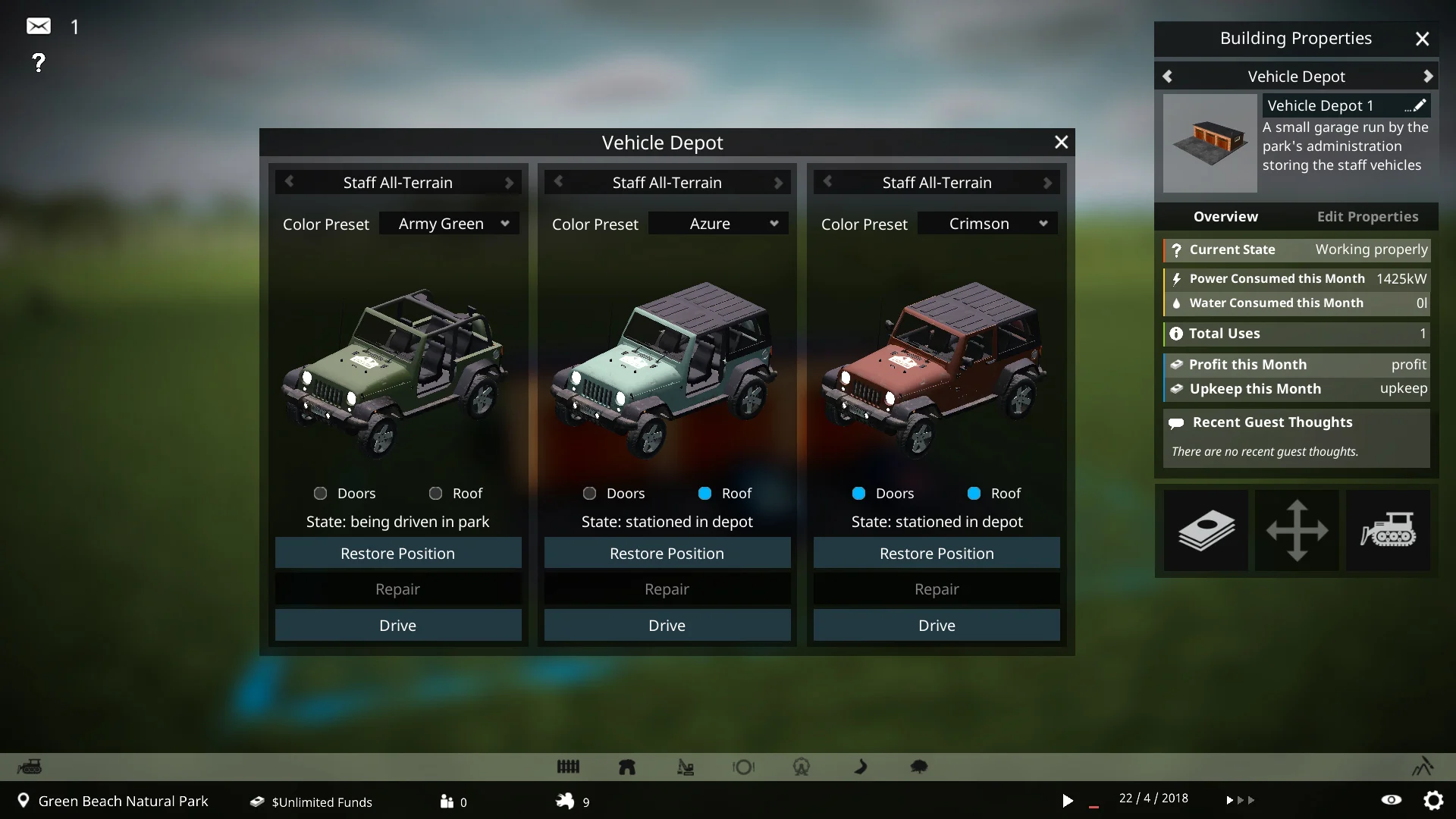Activate the bulldozer demolish button
This screenshot has height=819, width=1456.
pos(1388,530)
